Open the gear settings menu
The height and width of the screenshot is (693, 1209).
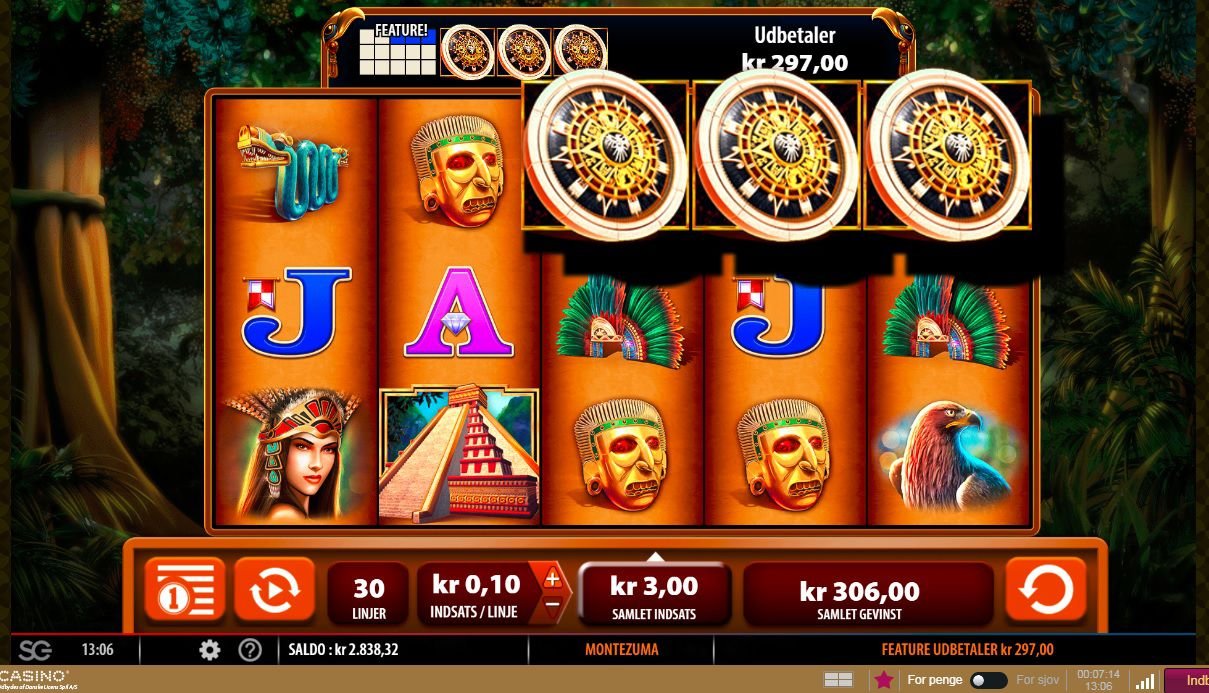tap(209, 650)
